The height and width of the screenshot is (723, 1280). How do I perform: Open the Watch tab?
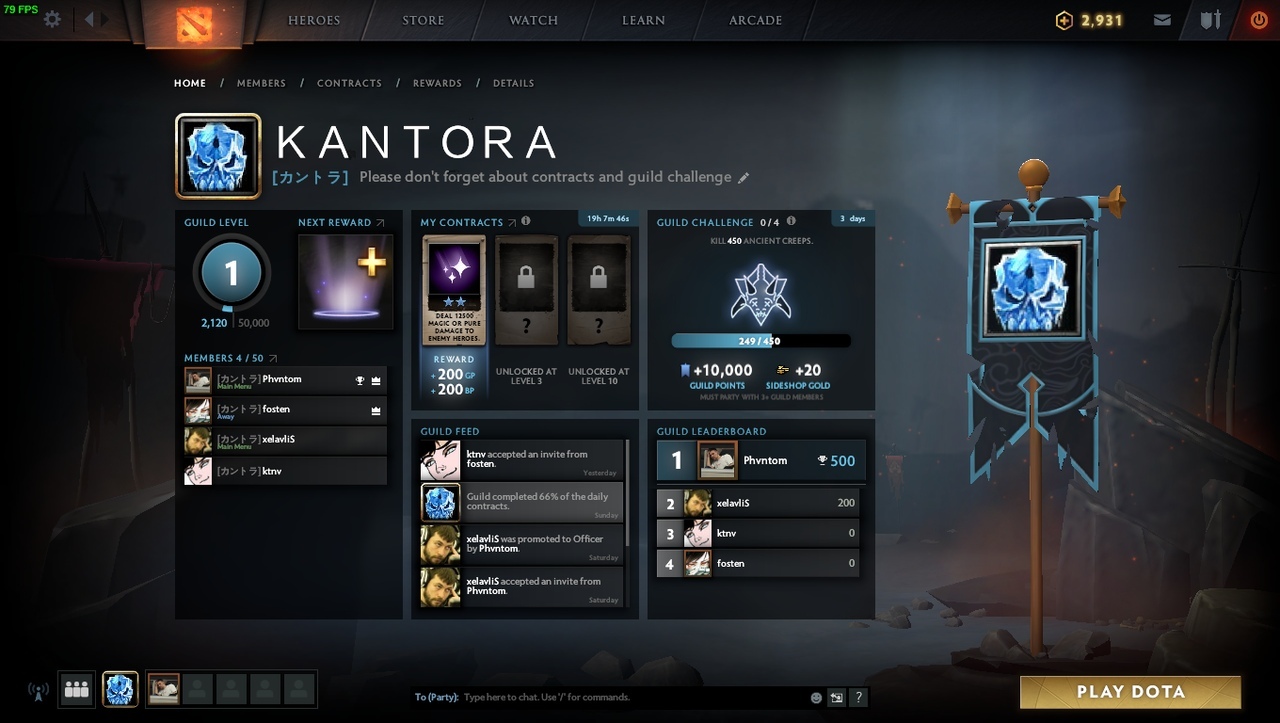533,20
